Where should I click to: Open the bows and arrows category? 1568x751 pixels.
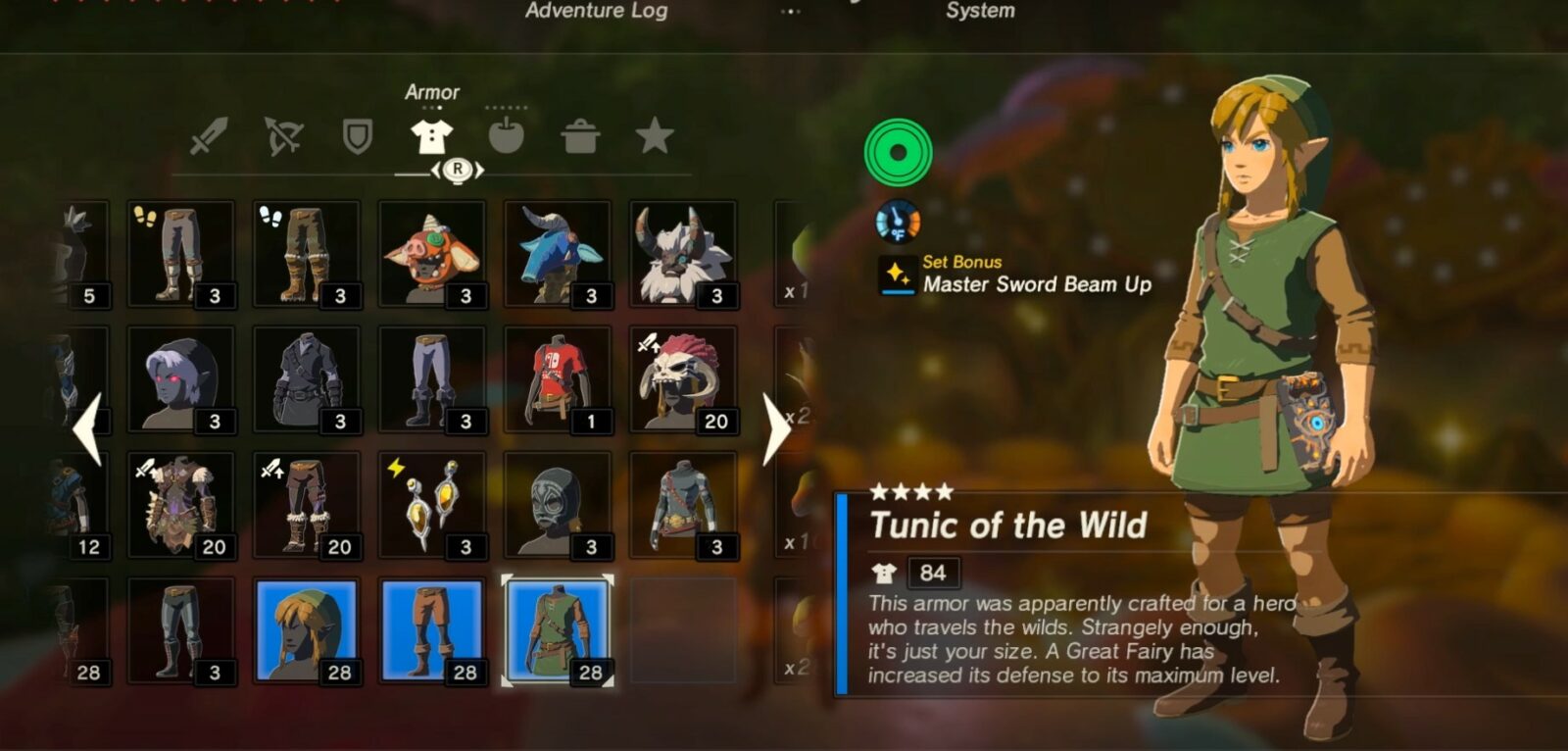point(283,136)
